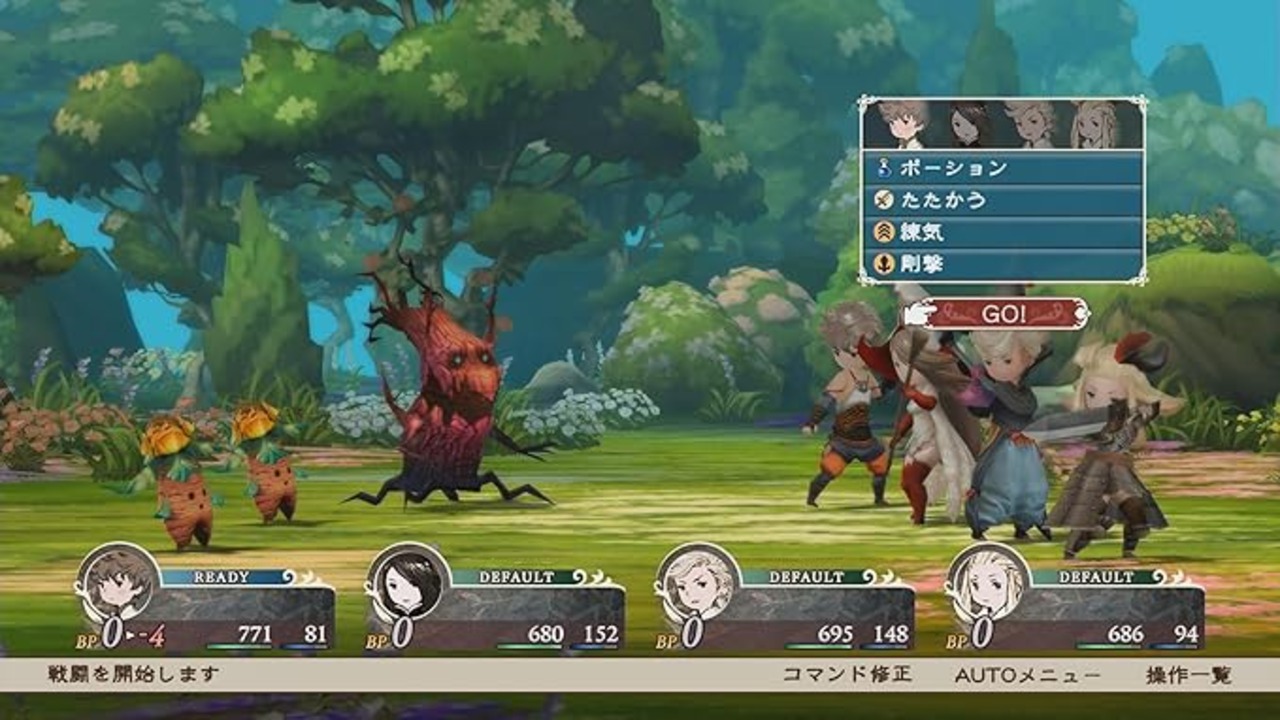This screenshot has width=1280, height=720.
Task: Select the brown-haired hero portrait with READY status
Action: click(x=118, y=585)
